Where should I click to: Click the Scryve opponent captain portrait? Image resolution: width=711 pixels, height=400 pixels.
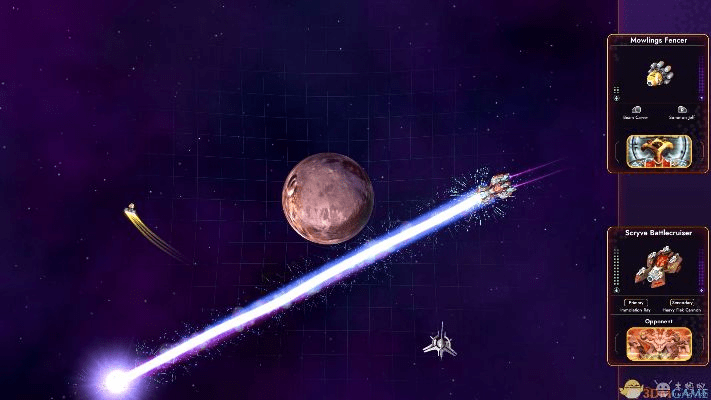pyautogui.click(x=656, y=344)
